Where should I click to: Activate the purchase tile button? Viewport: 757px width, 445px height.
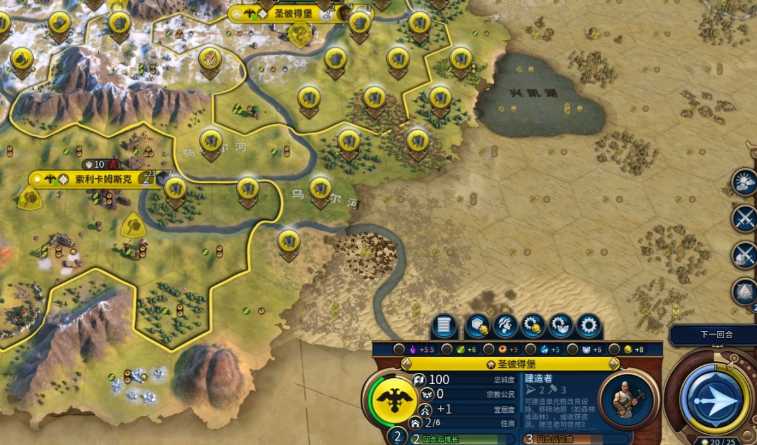click(x=475, y=326)
